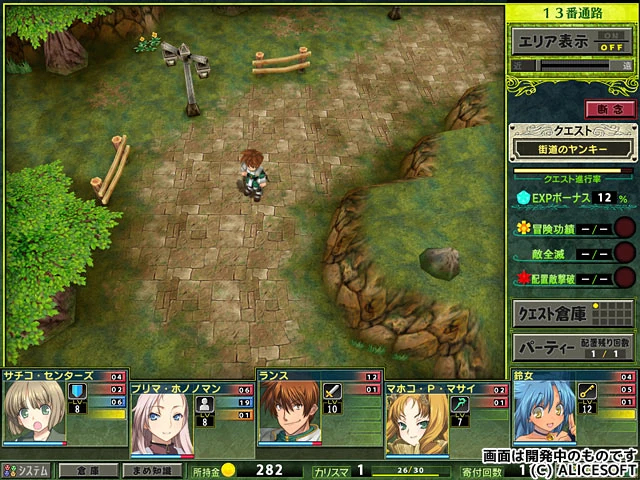
Task: Click the red 断念 give-up button
Action: (x=609, y=108)
